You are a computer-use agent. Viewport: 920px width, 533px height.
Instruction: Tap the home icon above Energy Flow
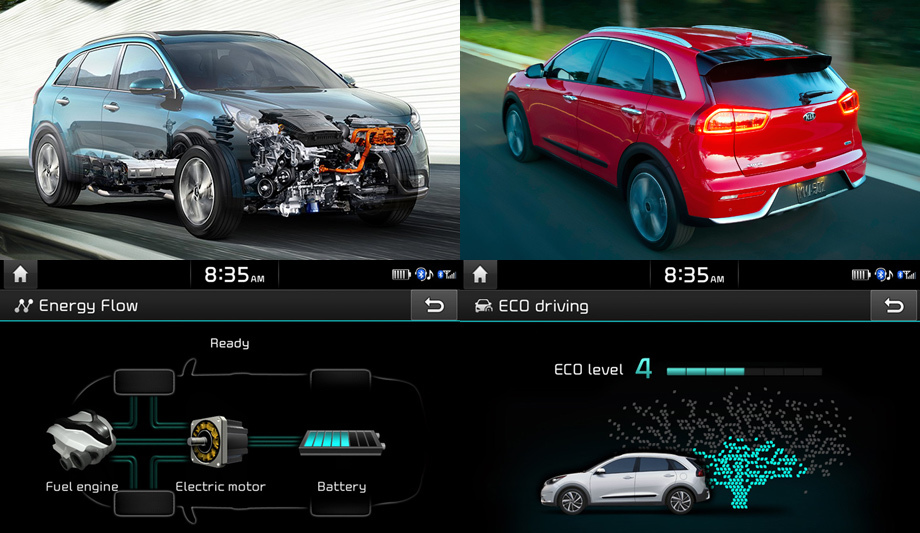(19, 274)
